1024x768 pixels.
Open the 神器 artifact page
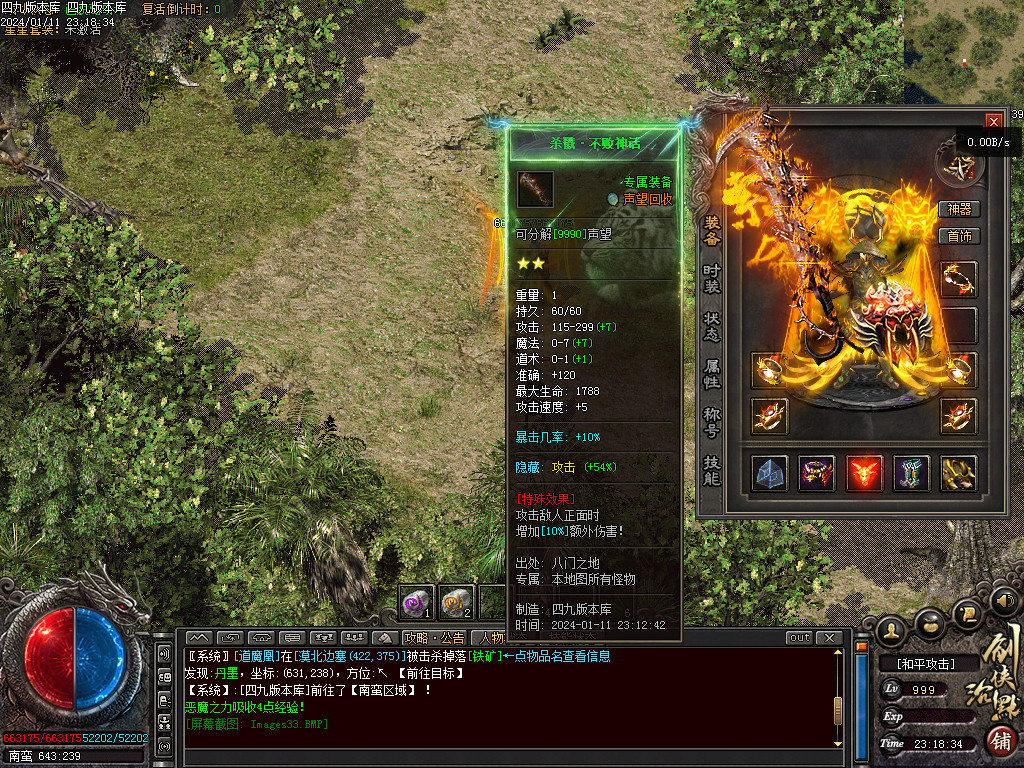pos(959,209)
